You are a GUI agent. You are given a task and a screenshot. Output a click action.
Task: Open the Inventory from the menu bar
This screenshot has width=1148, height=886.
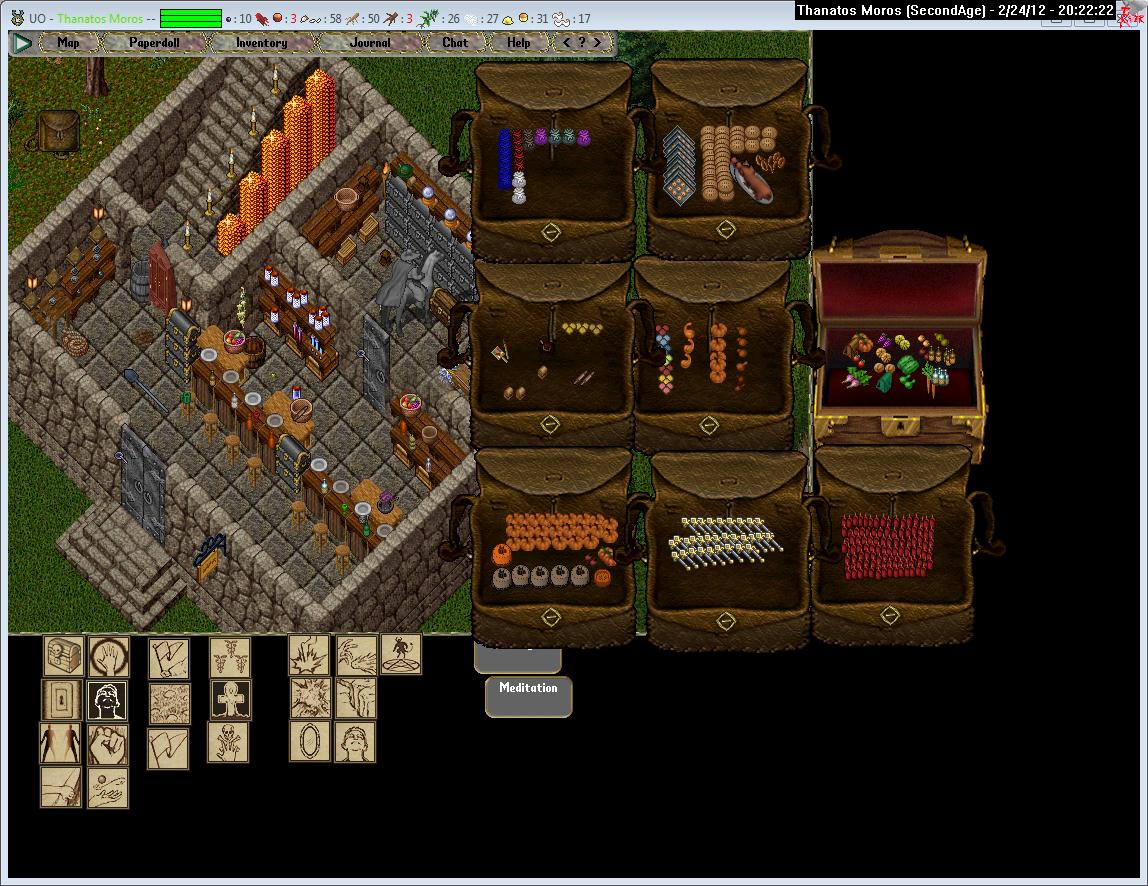(x=261, y=43)
